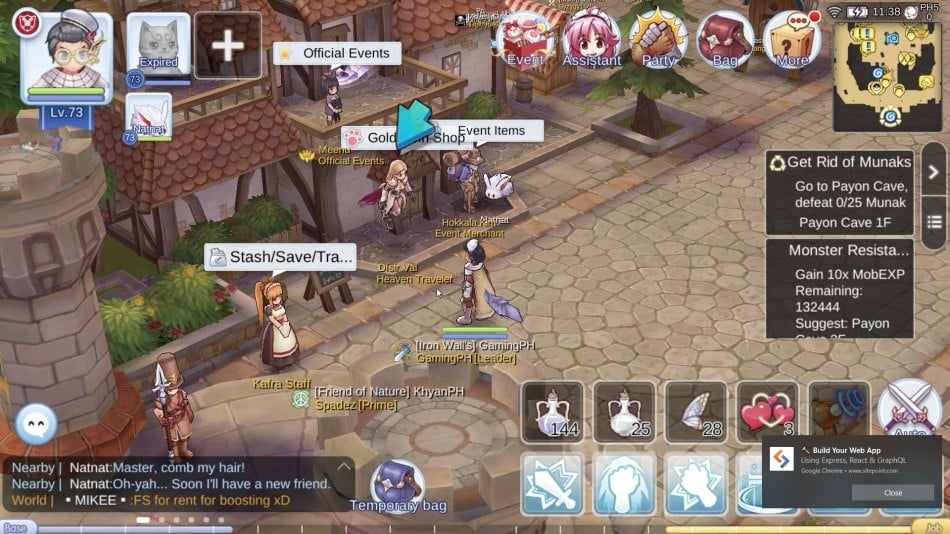
Task: Open the chat emoji bubble button
Action: coord(38,425)
